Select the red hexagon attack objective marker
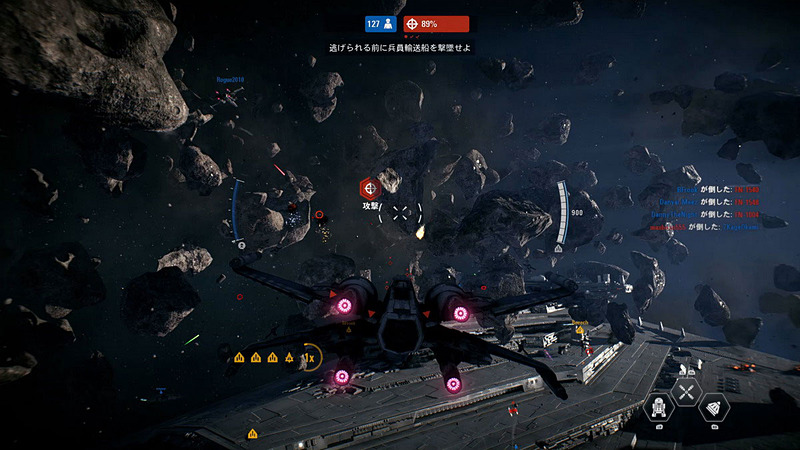The image size is (800, 450). pyautogui.click(x=371, y=187)
